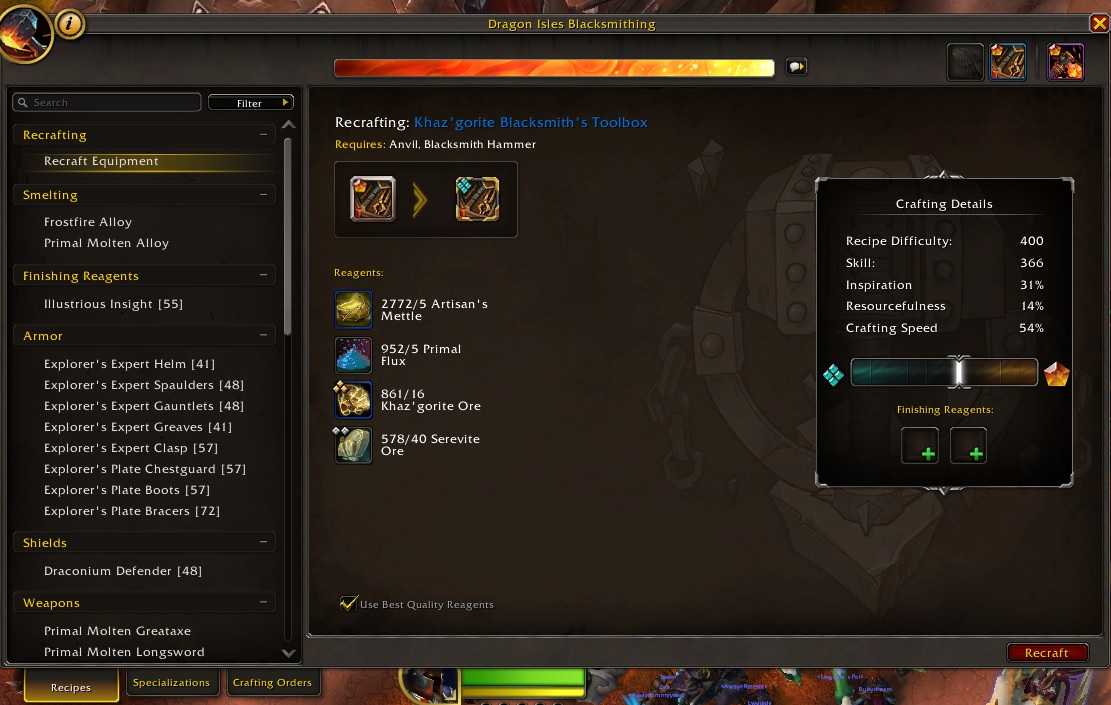Click the Primal Flux reagent icon
The width and height of the screenshot is (1111, 705).
point(354,355)
